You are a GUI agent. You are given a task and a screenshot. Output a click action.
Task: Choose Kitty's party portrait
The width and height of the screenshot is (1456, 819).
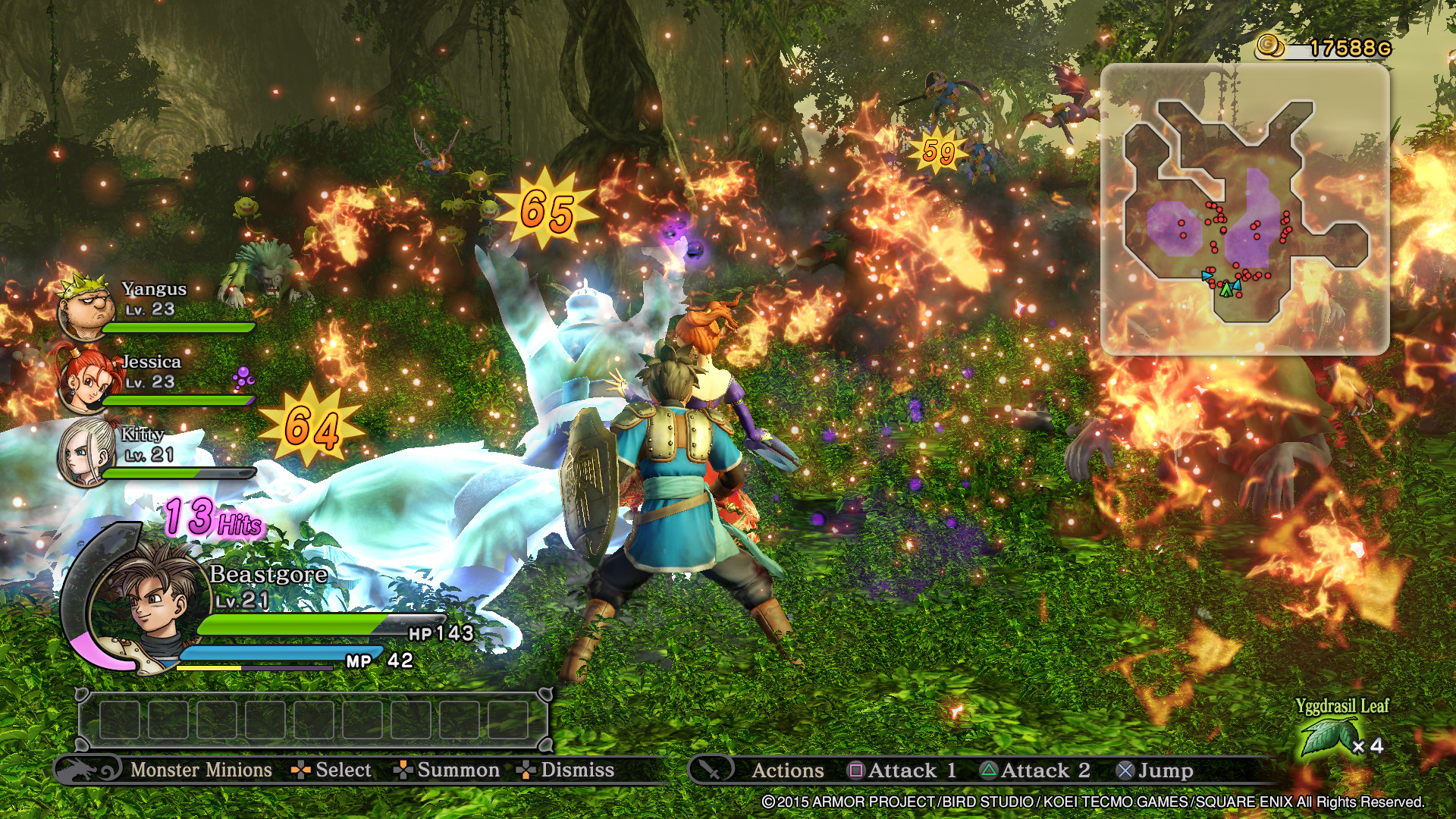86,451
